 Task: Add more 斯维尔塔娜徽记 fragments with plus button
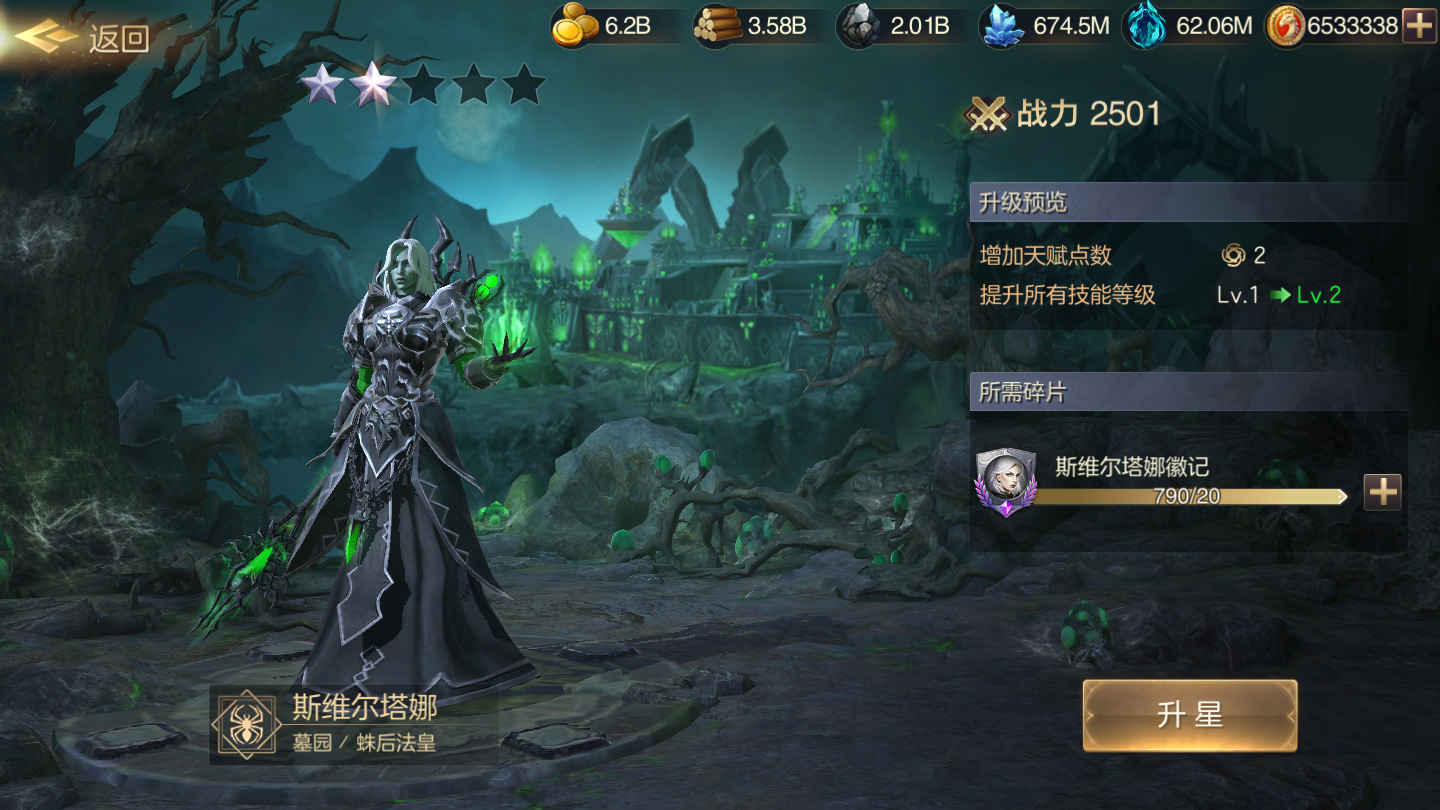click(x=1382, y=492)
